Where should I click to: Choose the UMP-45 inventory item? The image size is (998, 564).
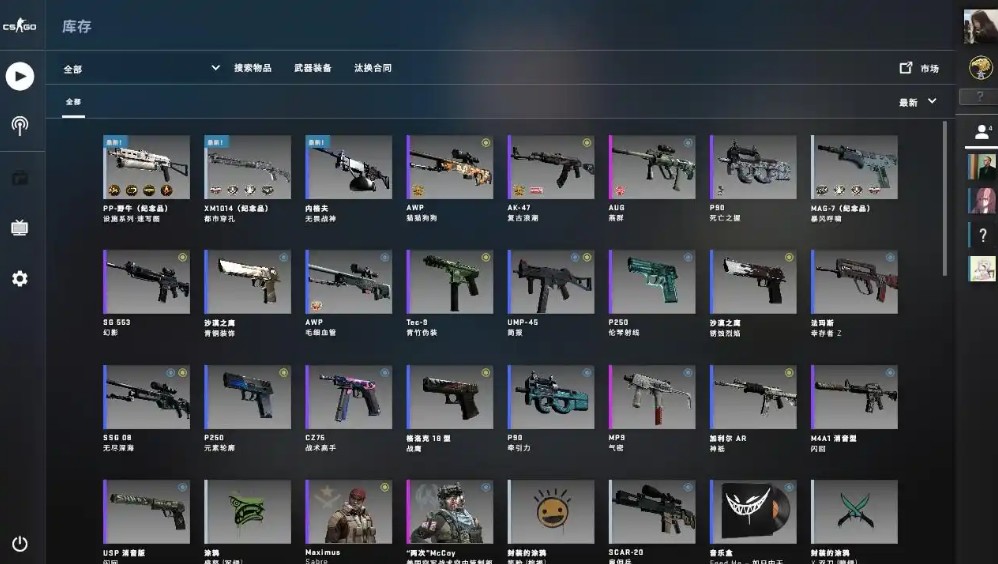[551, 282]
